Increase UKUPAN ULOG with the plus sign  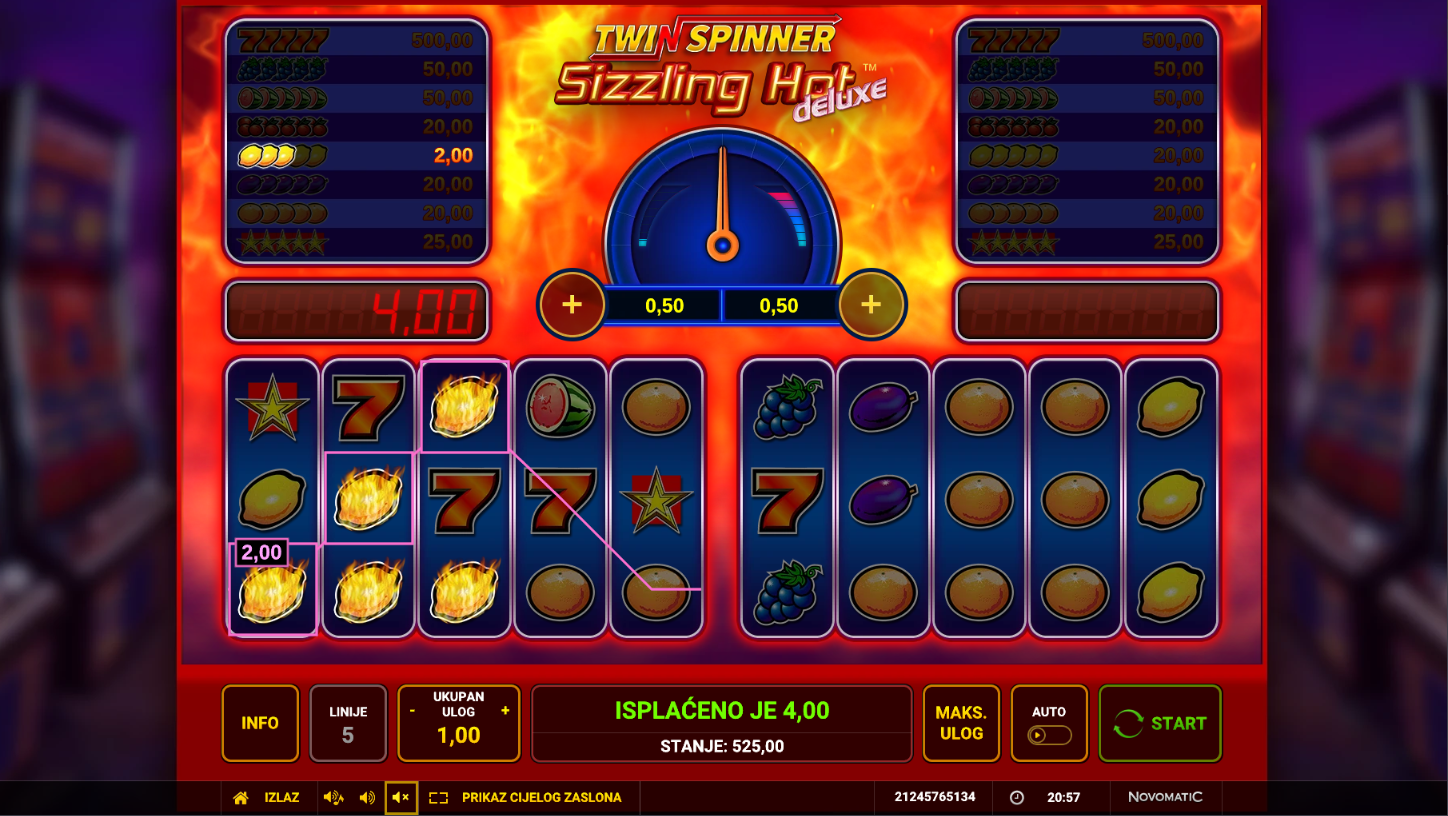pyautogui.click(x=505, y=711)
